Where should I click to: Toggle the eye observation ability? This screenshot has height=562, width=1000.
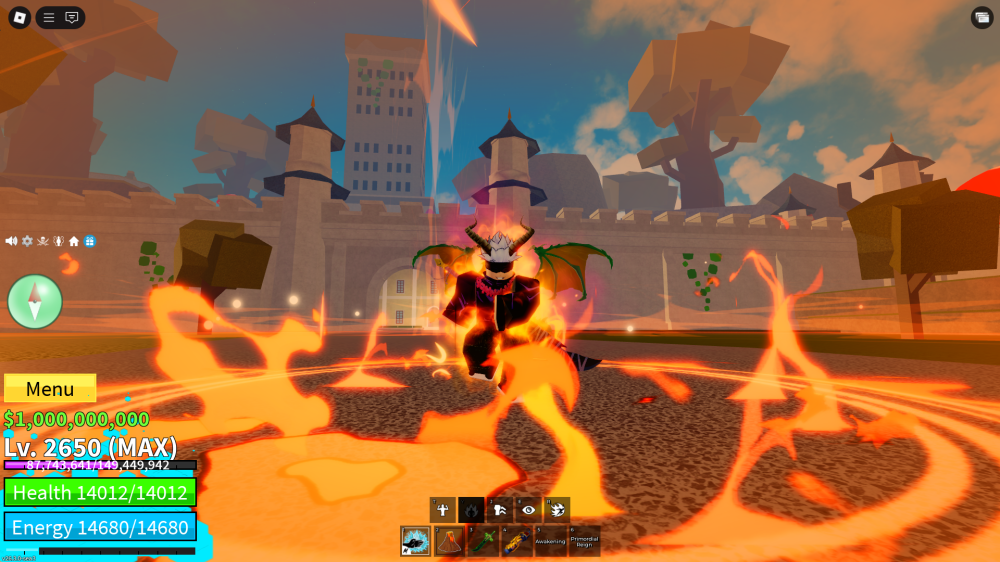click(x=529, y=510)
